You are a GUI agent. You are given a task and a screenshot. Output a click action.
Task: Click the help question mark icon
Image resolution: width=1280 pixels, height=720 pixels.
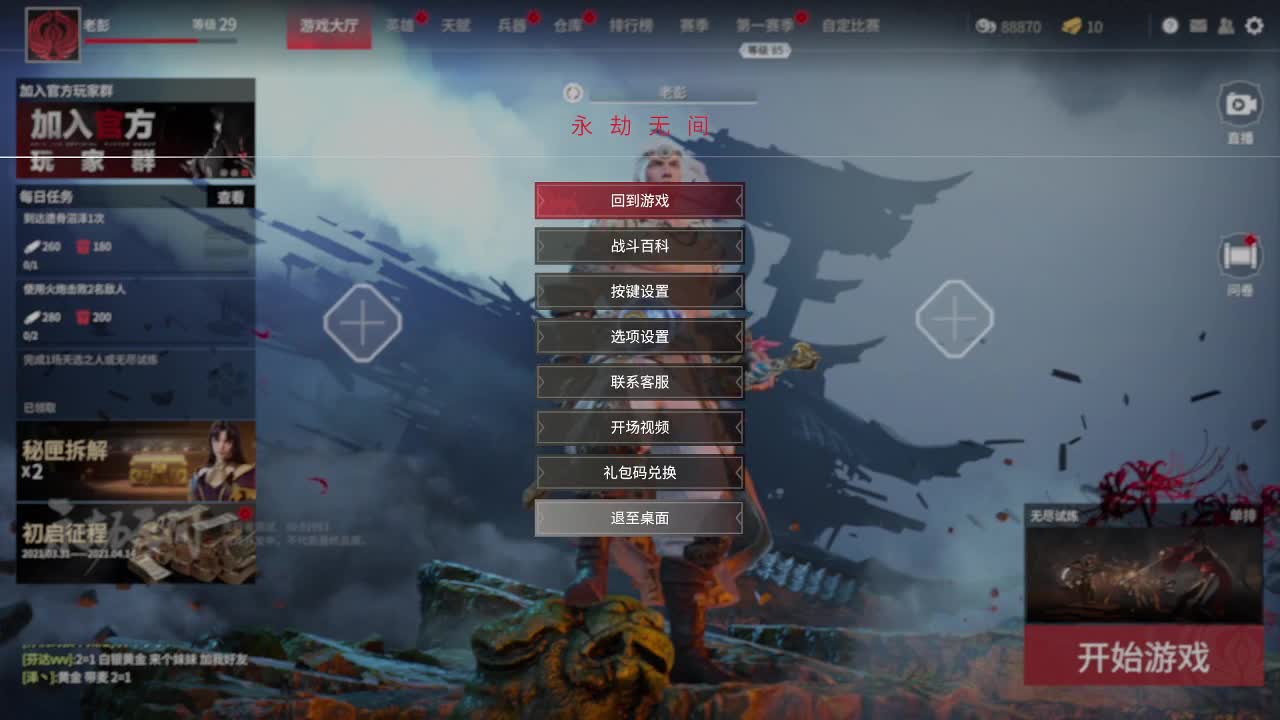click(1170, 26)
